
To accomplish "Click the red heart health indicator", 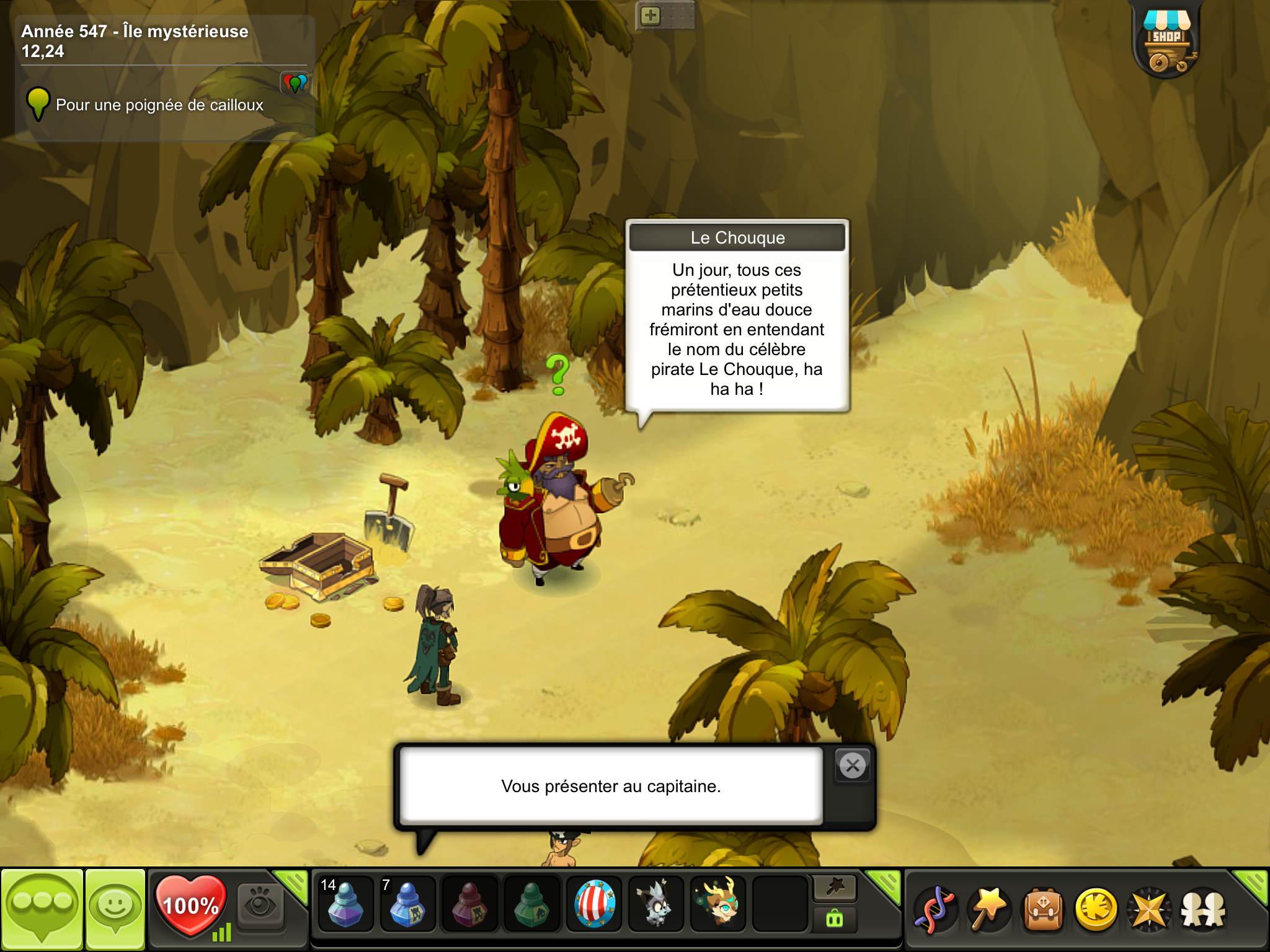I will click(190, 905).
